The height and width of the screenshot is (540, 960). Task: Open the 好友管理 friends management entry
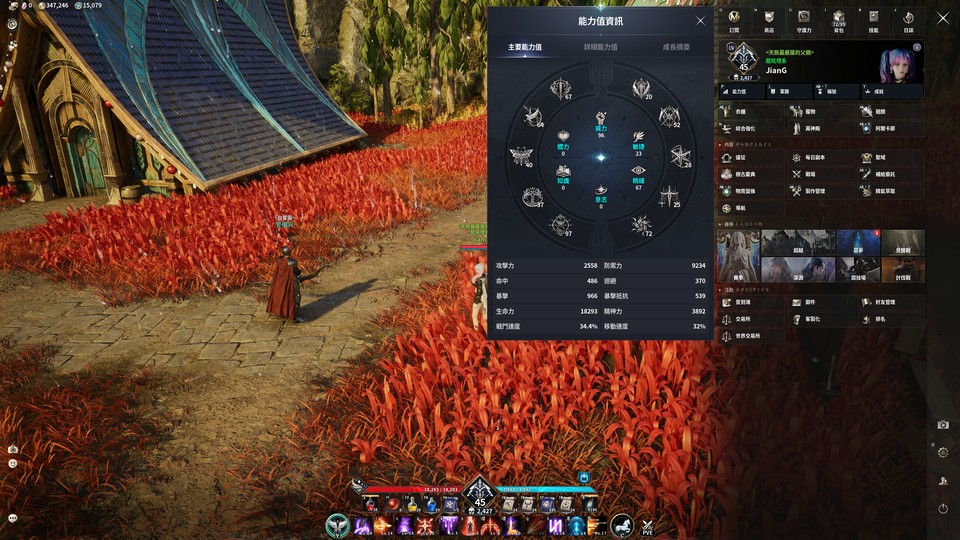tap(885, 302)
